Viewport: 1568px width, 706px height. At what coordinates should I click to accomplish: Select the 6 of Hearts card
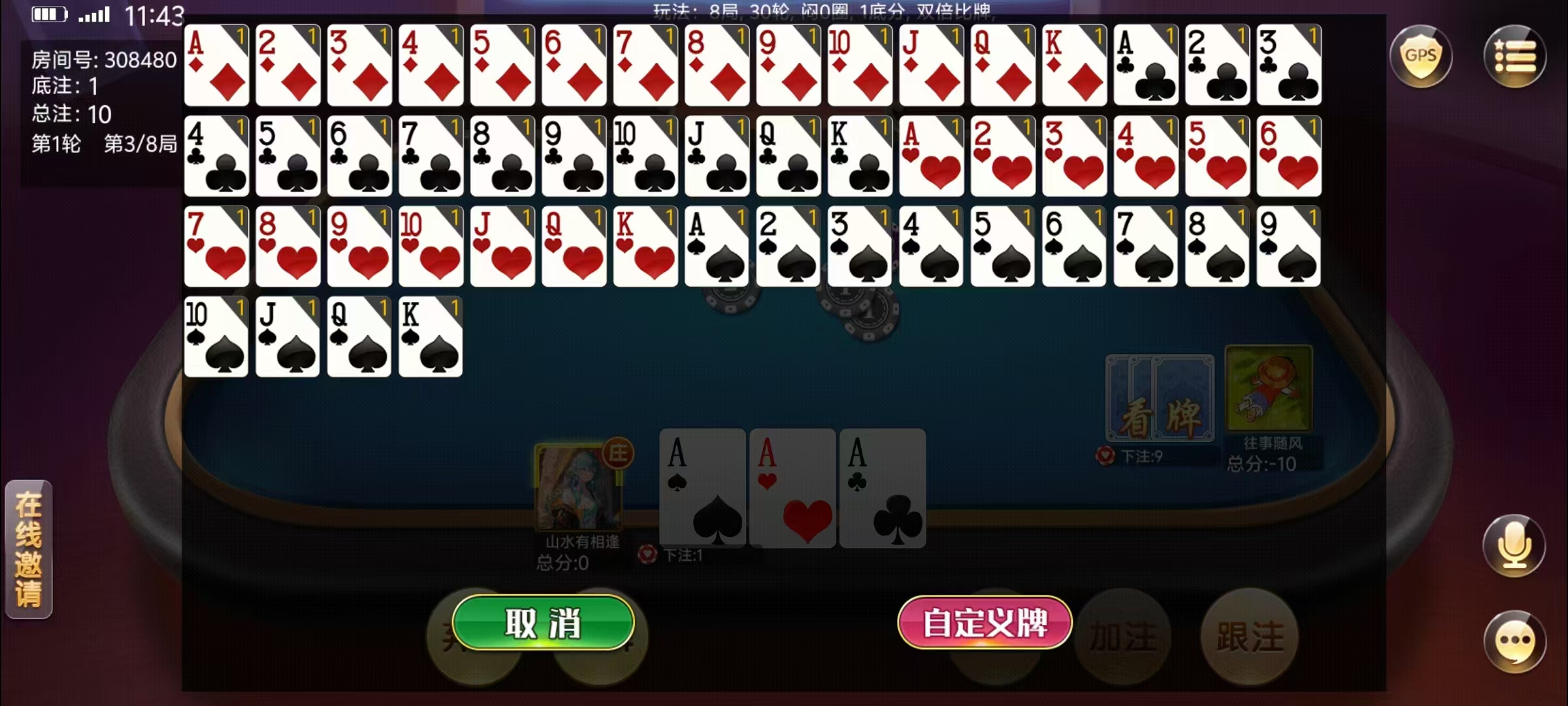[1288, 157]
